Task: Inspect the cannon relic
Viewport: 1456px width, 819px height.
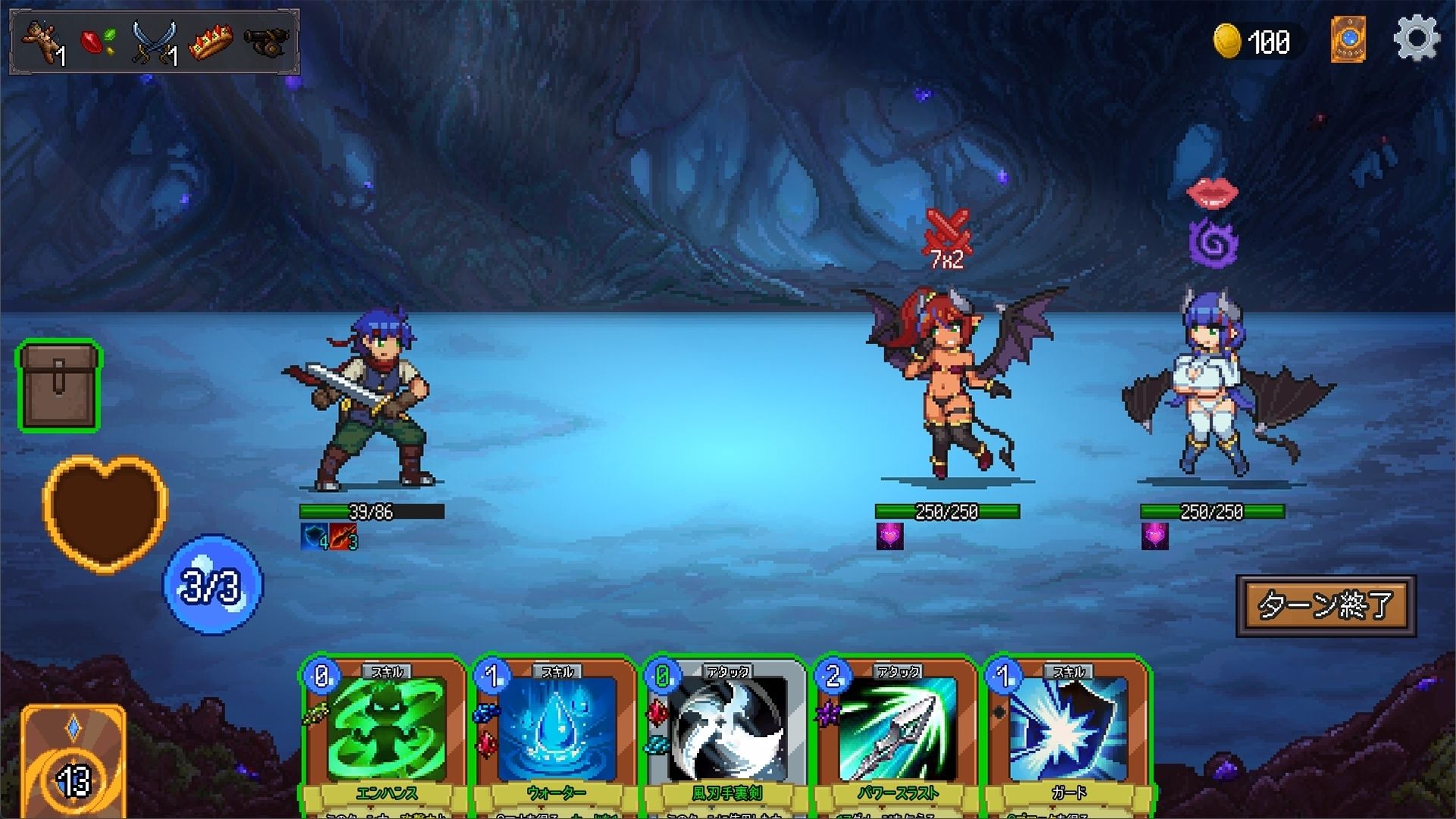Action: (267, 41)
